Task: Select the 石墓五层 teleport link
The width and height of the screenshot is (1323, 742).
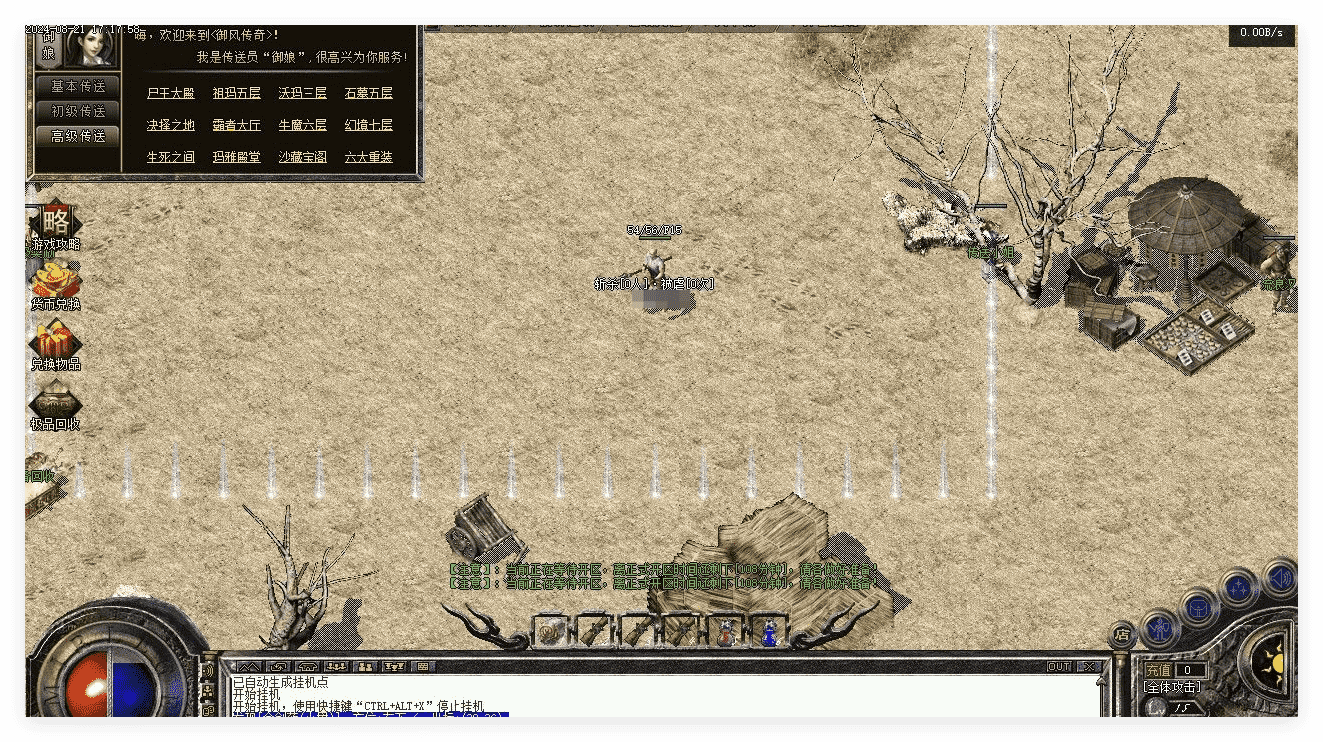Action: pyautogui.click(x=368, y=93)
